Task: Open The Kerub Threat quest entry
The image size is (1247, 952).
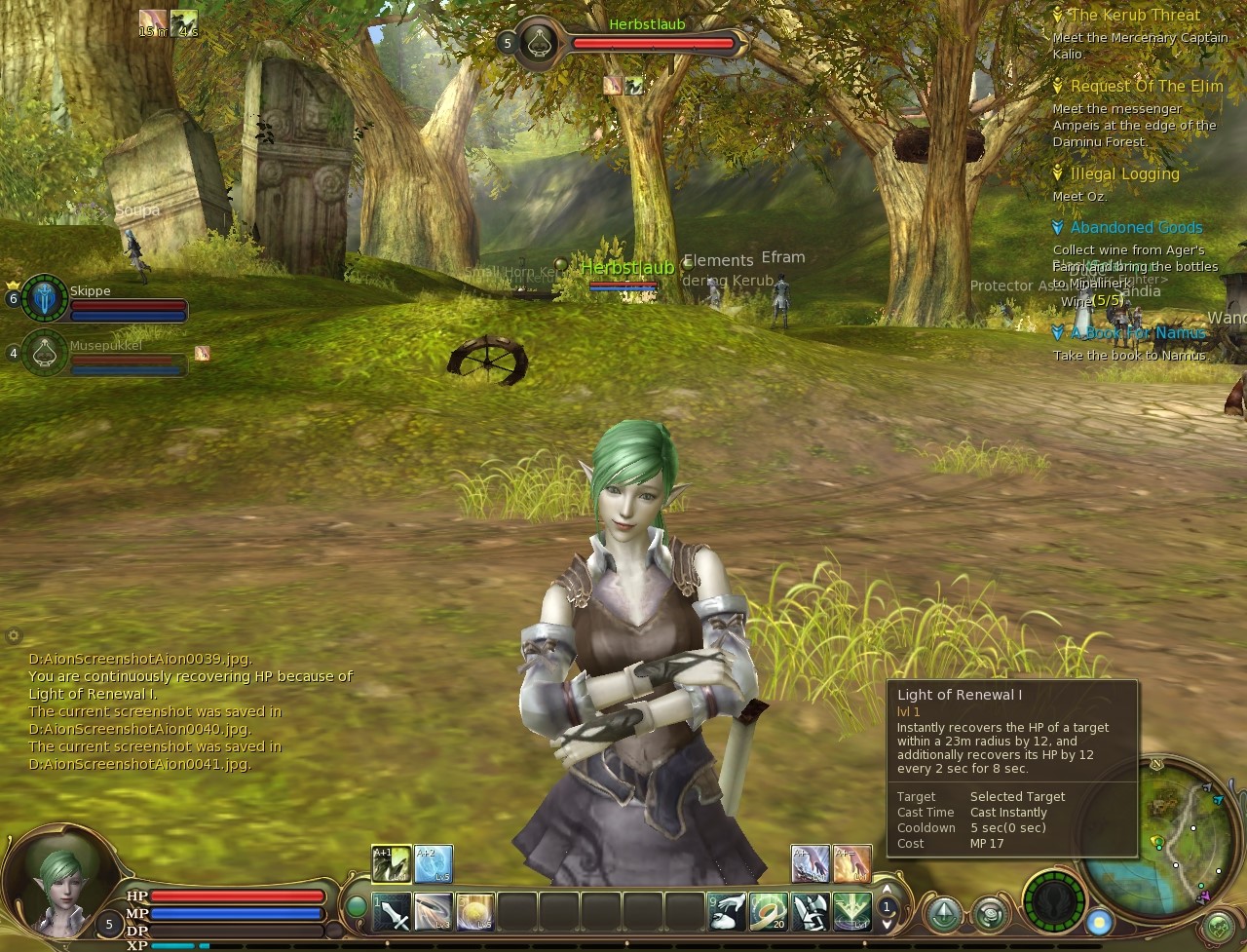Action: (1135, 16)
